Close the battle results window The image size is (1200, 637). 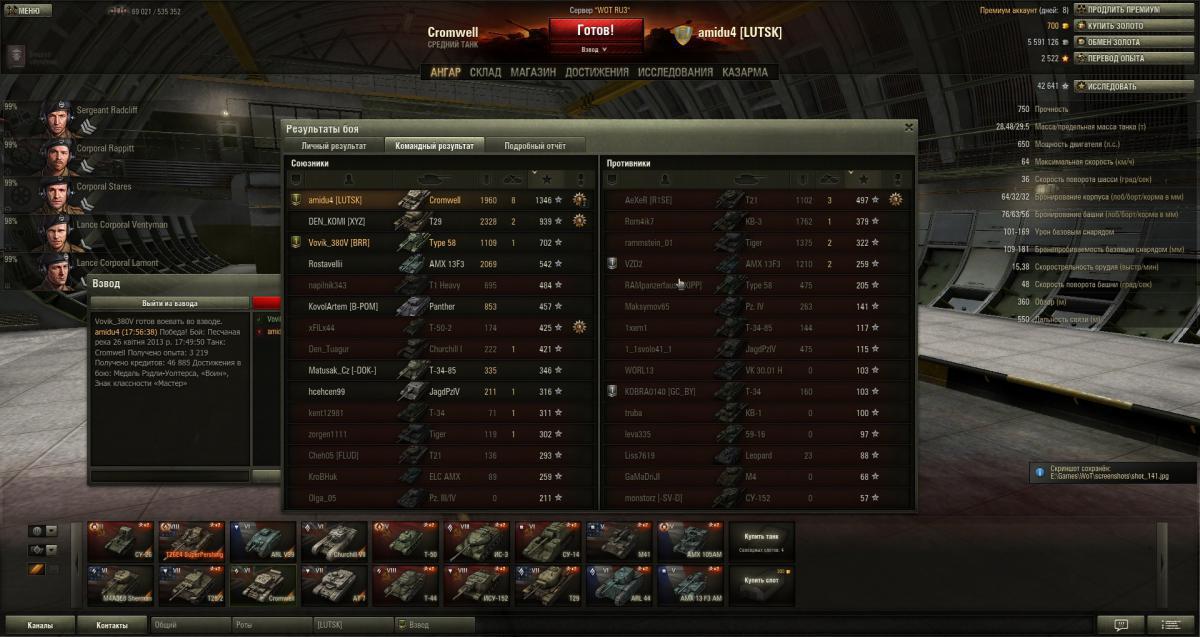(908, 128)
